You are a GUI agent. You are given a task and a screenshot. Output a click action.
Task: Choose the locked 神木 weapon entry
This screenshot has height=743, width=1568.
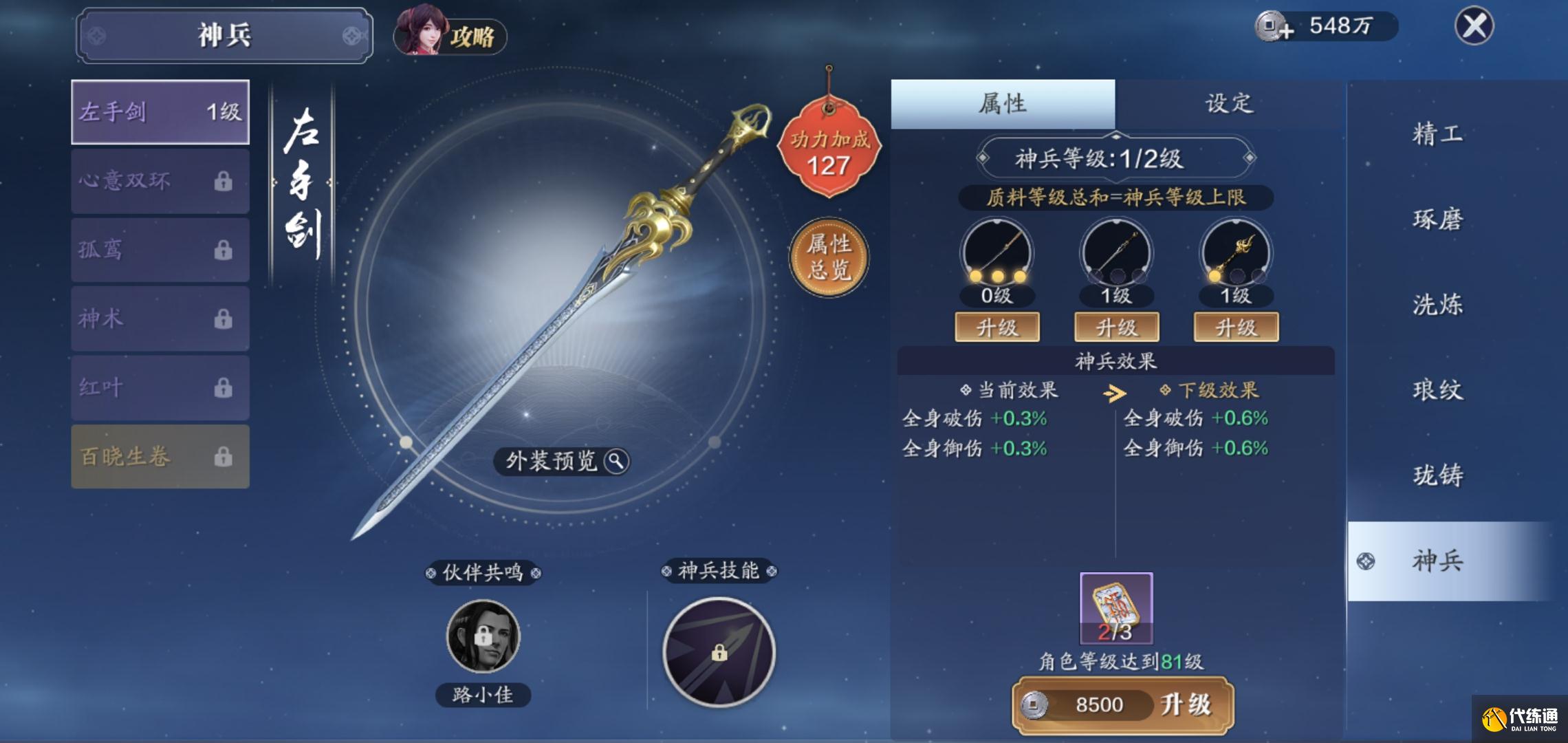coord(160,319)
